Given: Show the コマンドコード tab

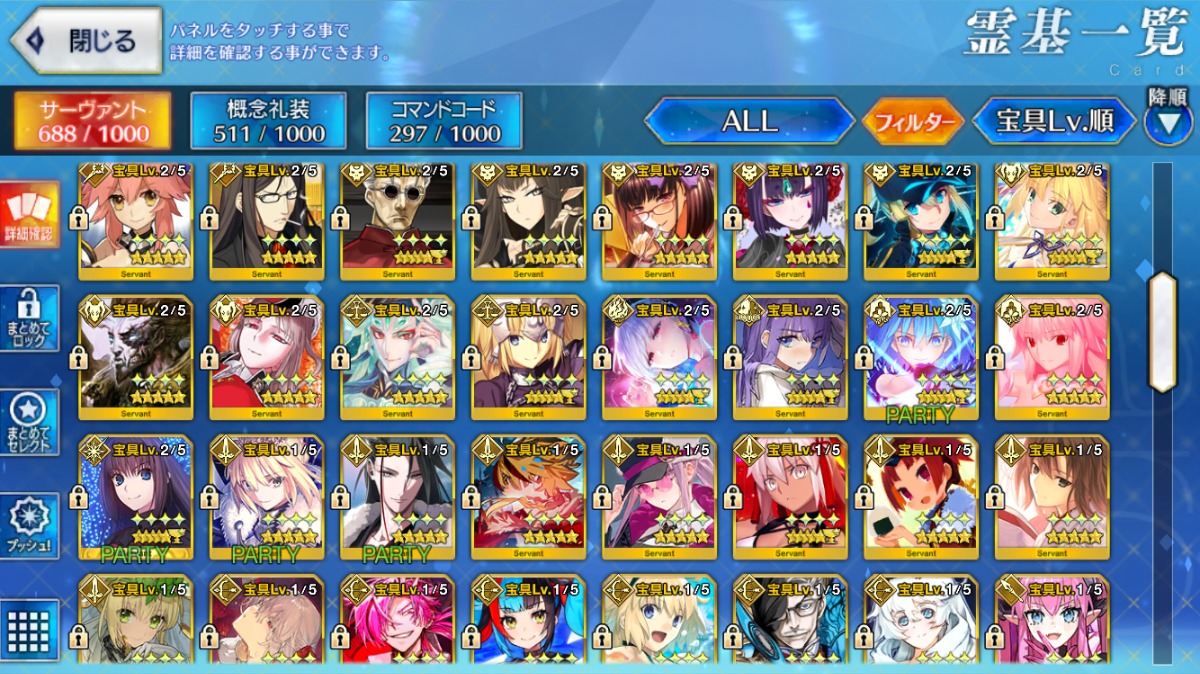Looking at the screenshot, I should coord(444,121).
